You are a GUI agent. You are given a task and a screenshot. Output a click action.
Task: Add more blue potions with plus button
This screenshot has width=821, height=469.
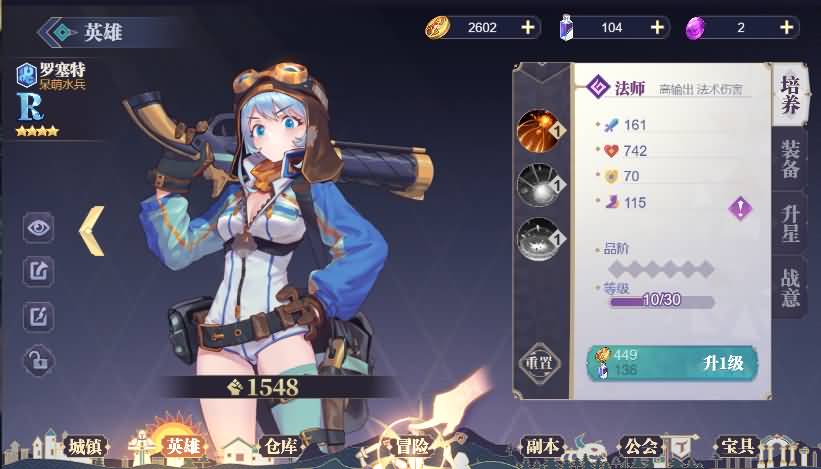(x=657, y=27)
